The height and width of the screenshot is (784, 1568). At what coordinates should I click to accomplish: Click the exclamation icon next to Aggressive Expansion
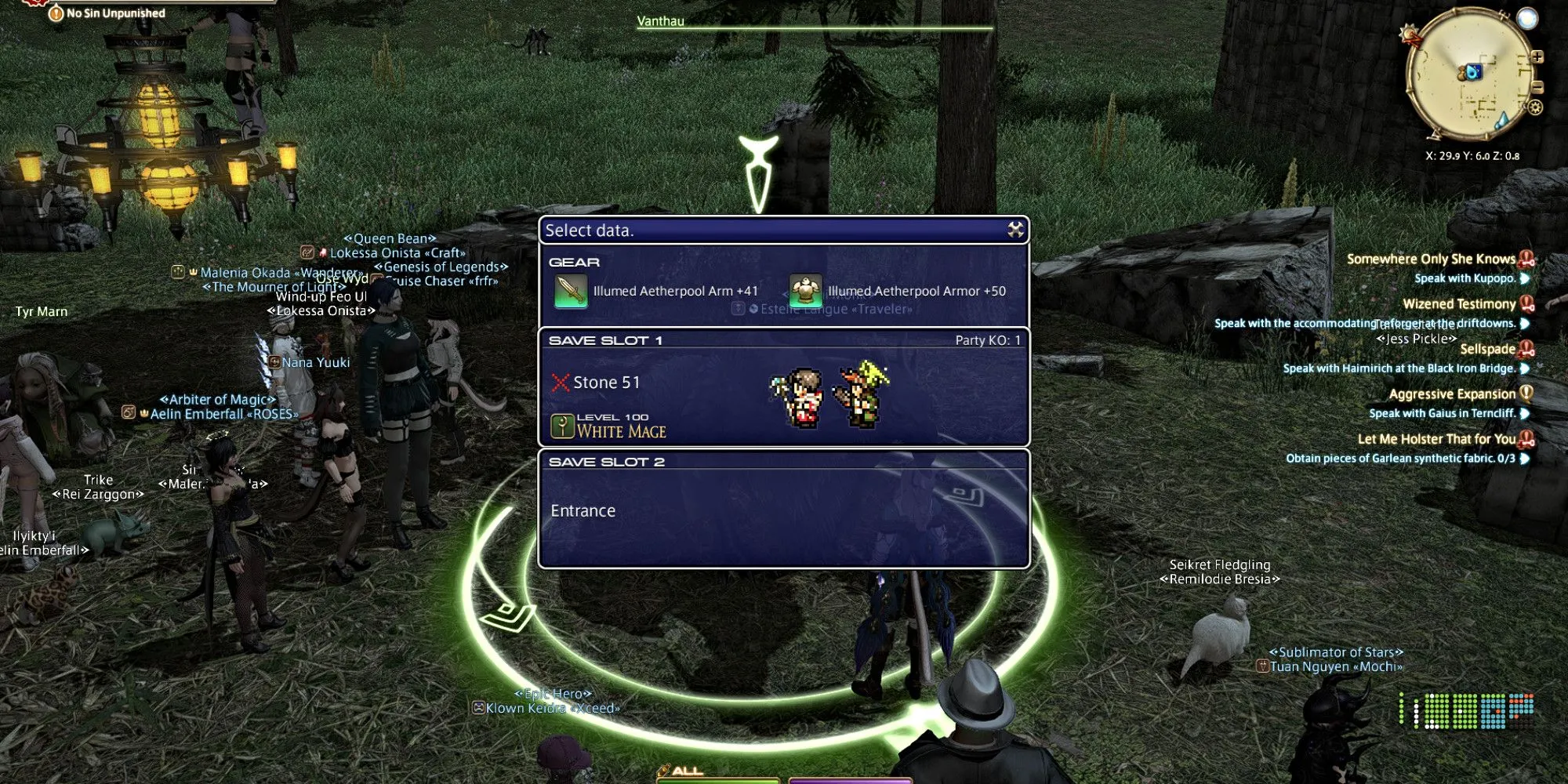pyautogui.click(x=1528, y=394)
